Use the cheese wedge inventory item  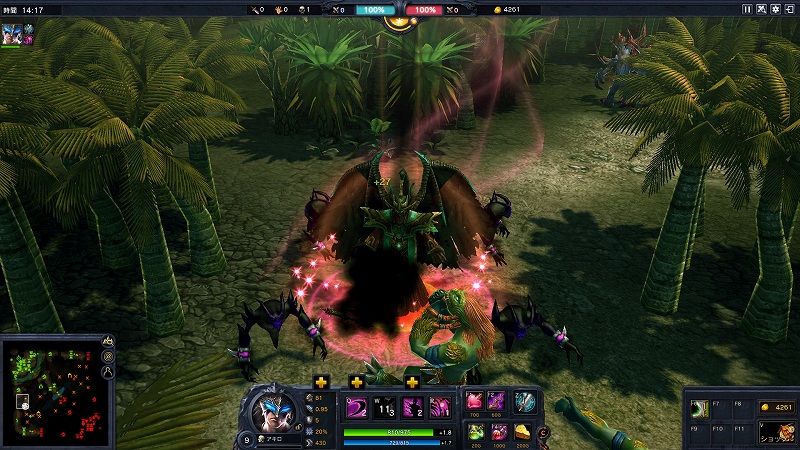point(521,431)
